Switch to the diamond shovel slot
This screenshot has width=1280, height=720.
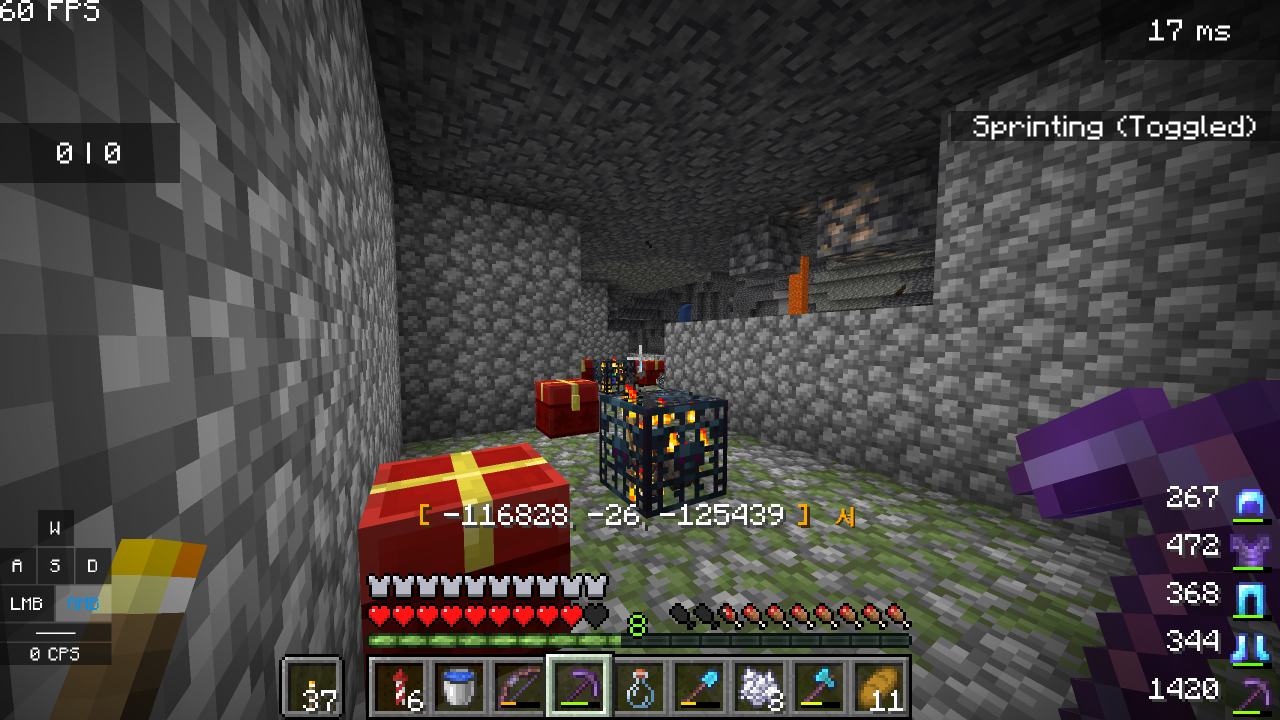point(698,687)
